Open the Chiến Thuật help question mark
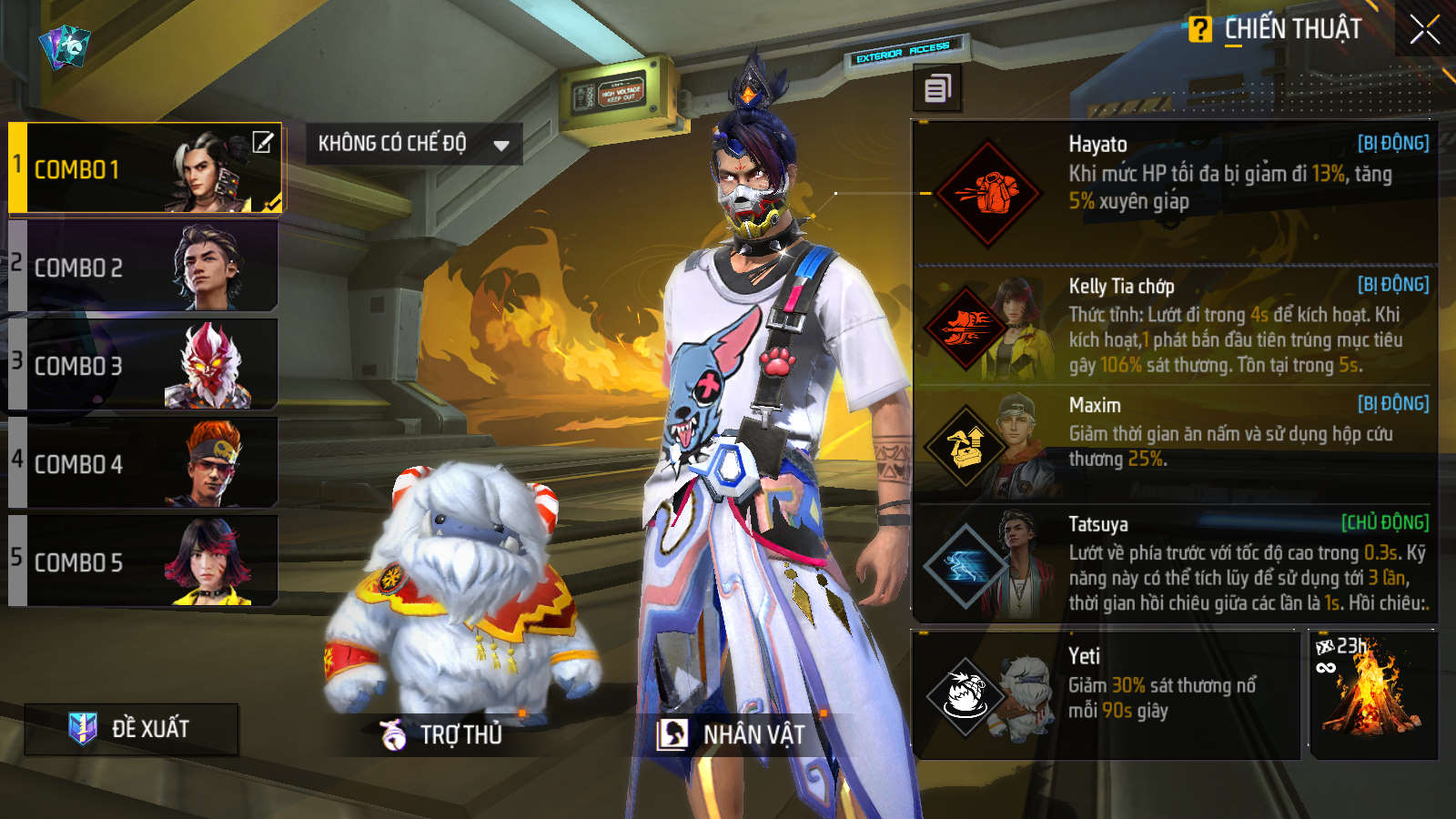 coord(1200,30)
